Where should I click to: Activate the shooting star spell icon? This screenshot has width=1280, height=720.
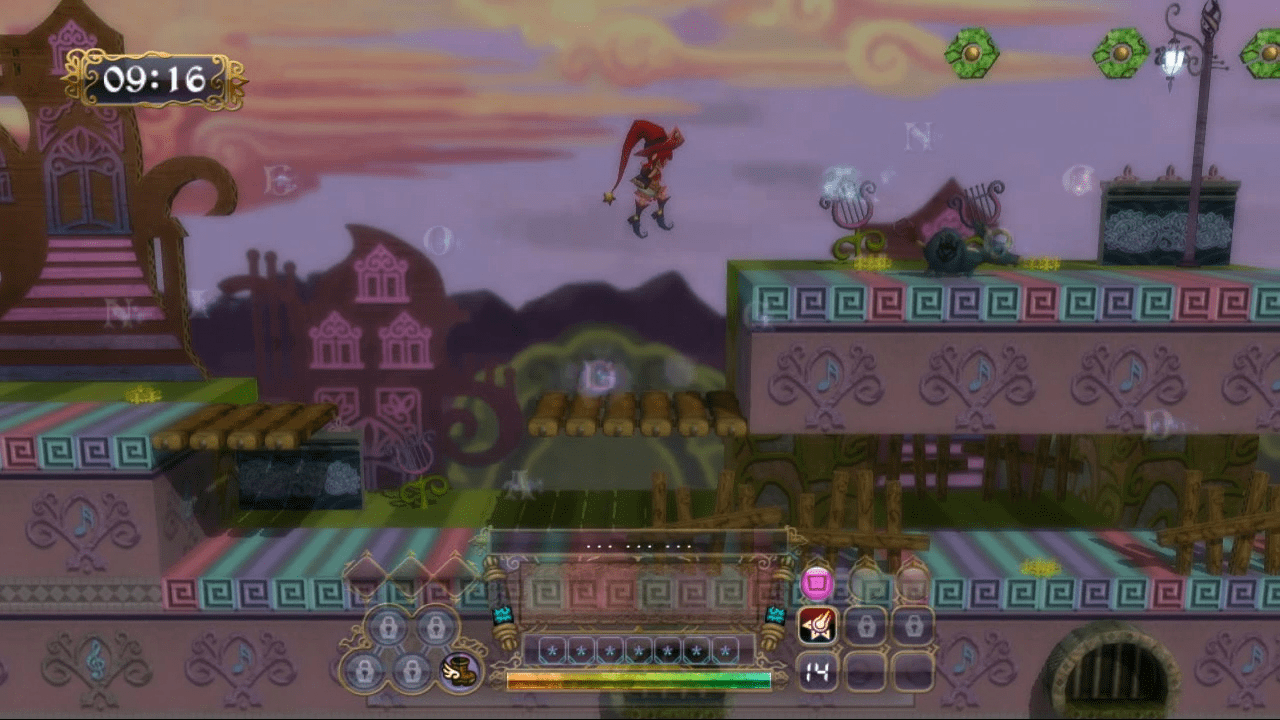[x=816, y=626]
